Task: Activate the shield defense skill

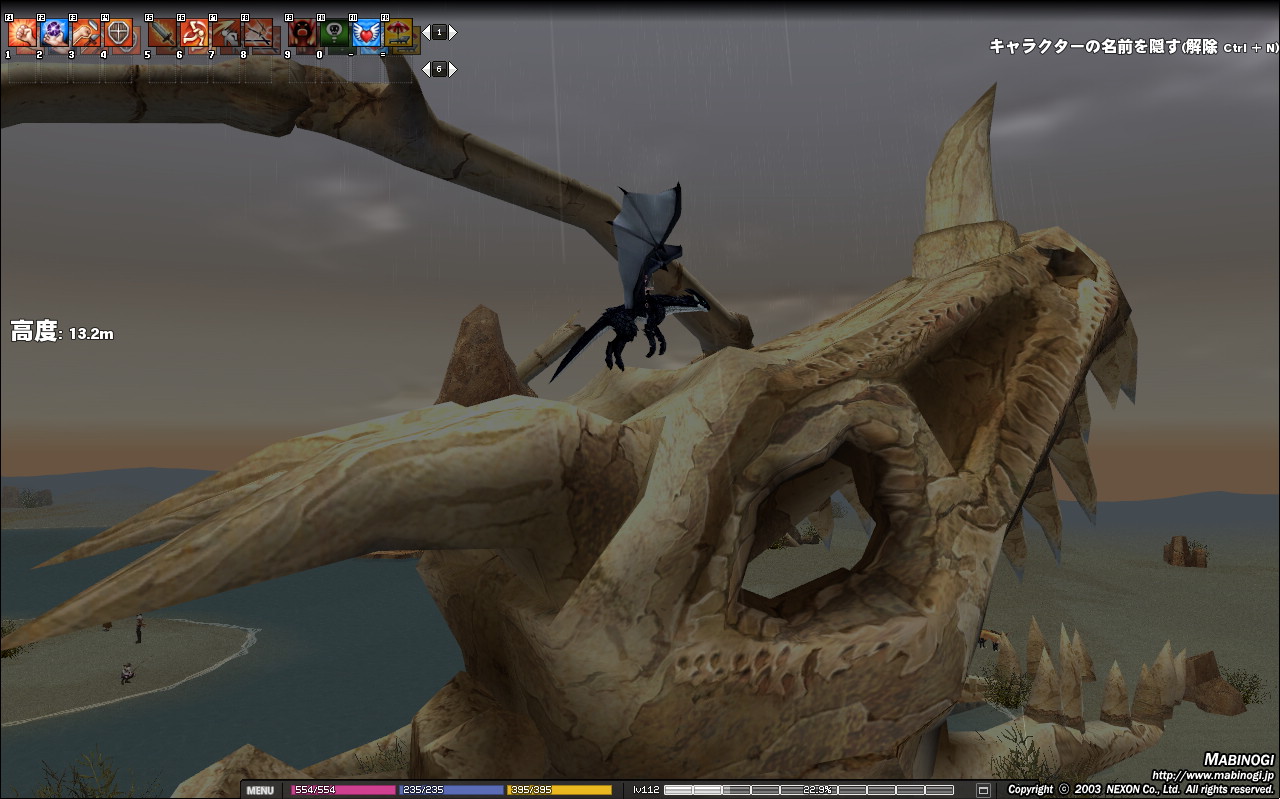Action: click(118, 33)
